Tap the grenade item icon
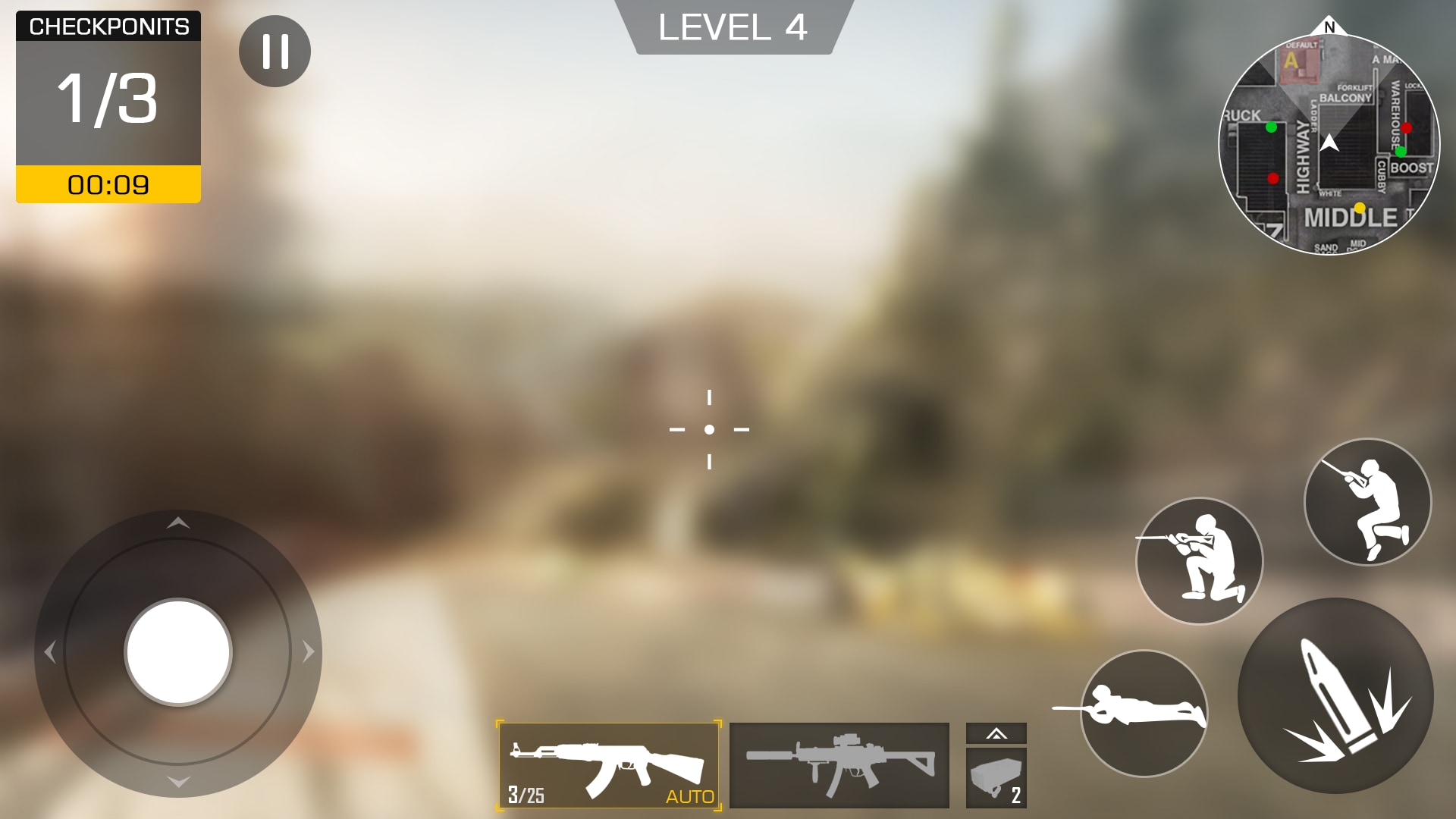This screenshot has width=1456, height=819. coord(996,779)
